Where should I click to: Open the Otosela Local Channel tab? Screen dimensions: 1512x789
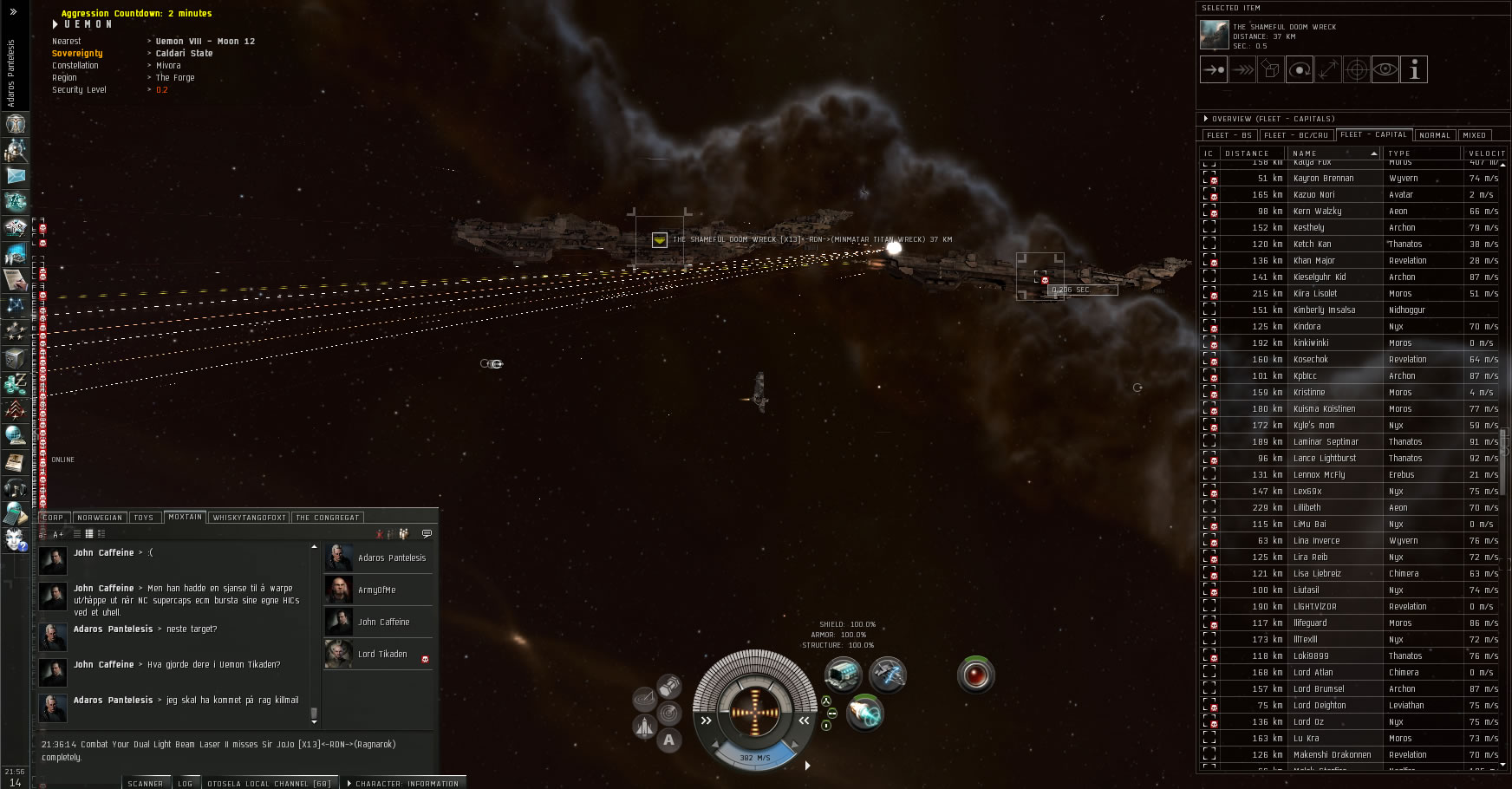point(269,784)
